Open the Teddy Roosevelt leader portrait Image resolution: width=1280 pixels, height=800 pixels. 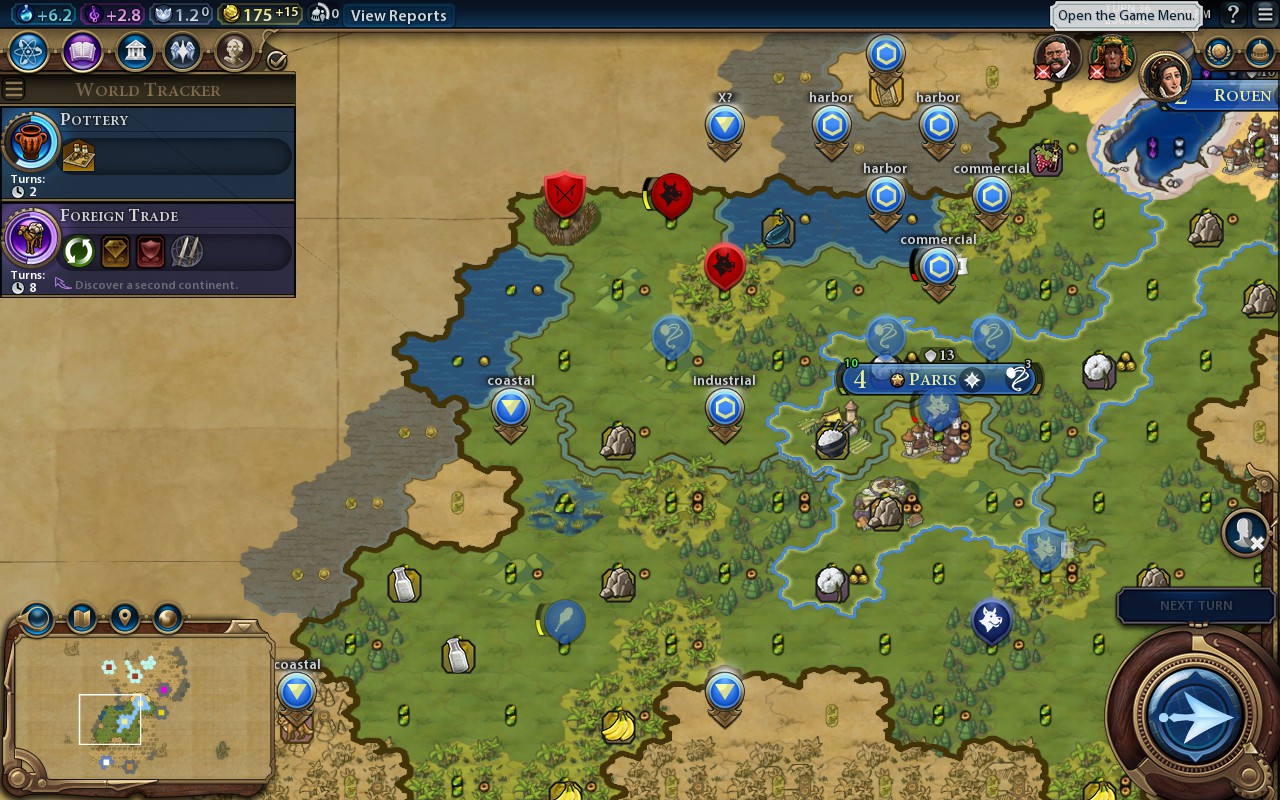(1056, 57)
